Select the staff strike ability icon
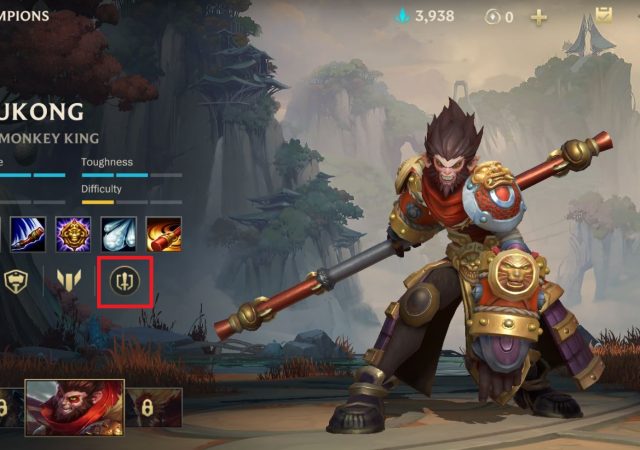This screenshot has height=450, width=640. coord(28,234)
